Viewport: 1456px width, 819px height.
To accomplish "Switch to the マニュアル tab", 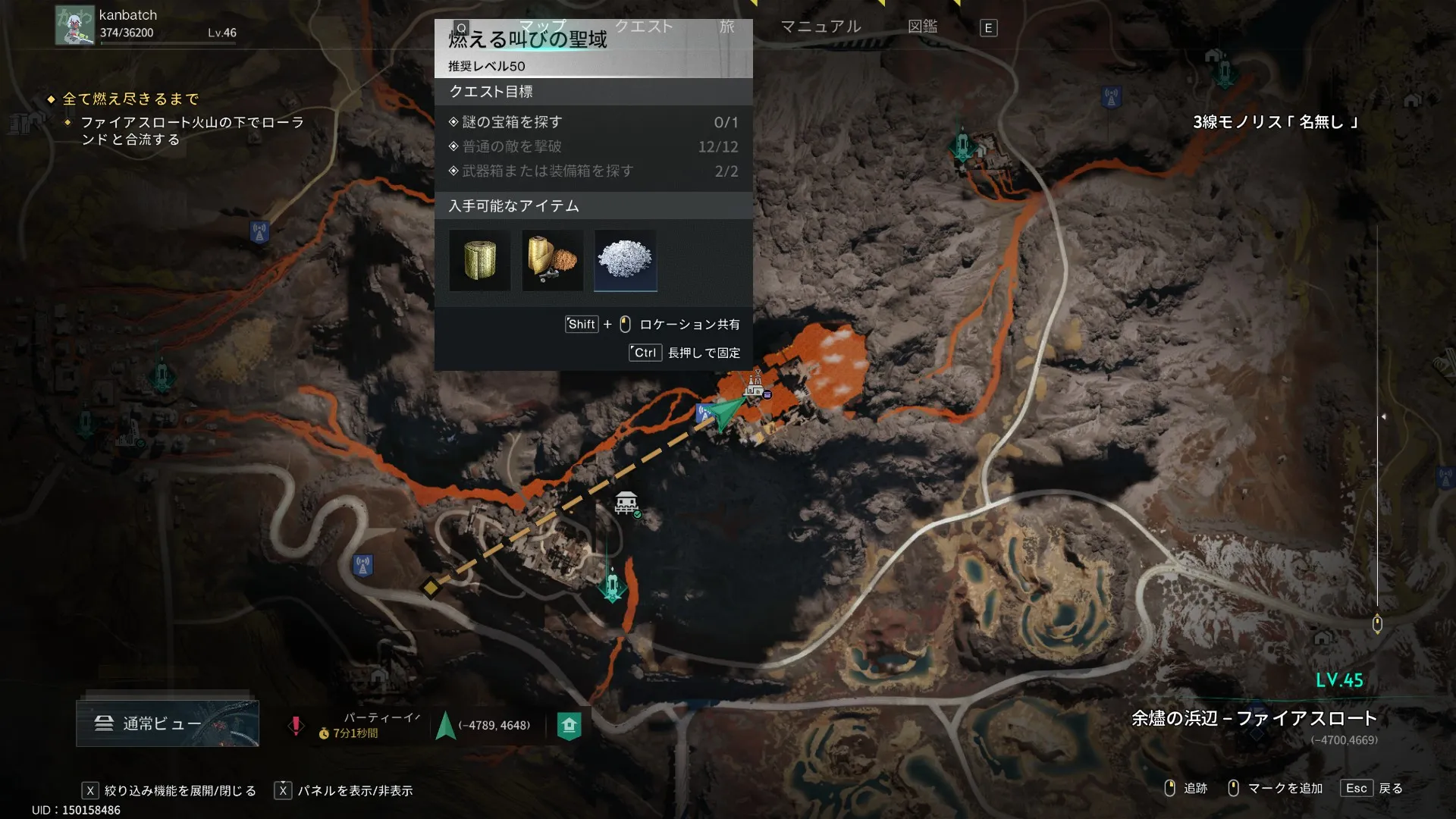I will tap(821, 27).
